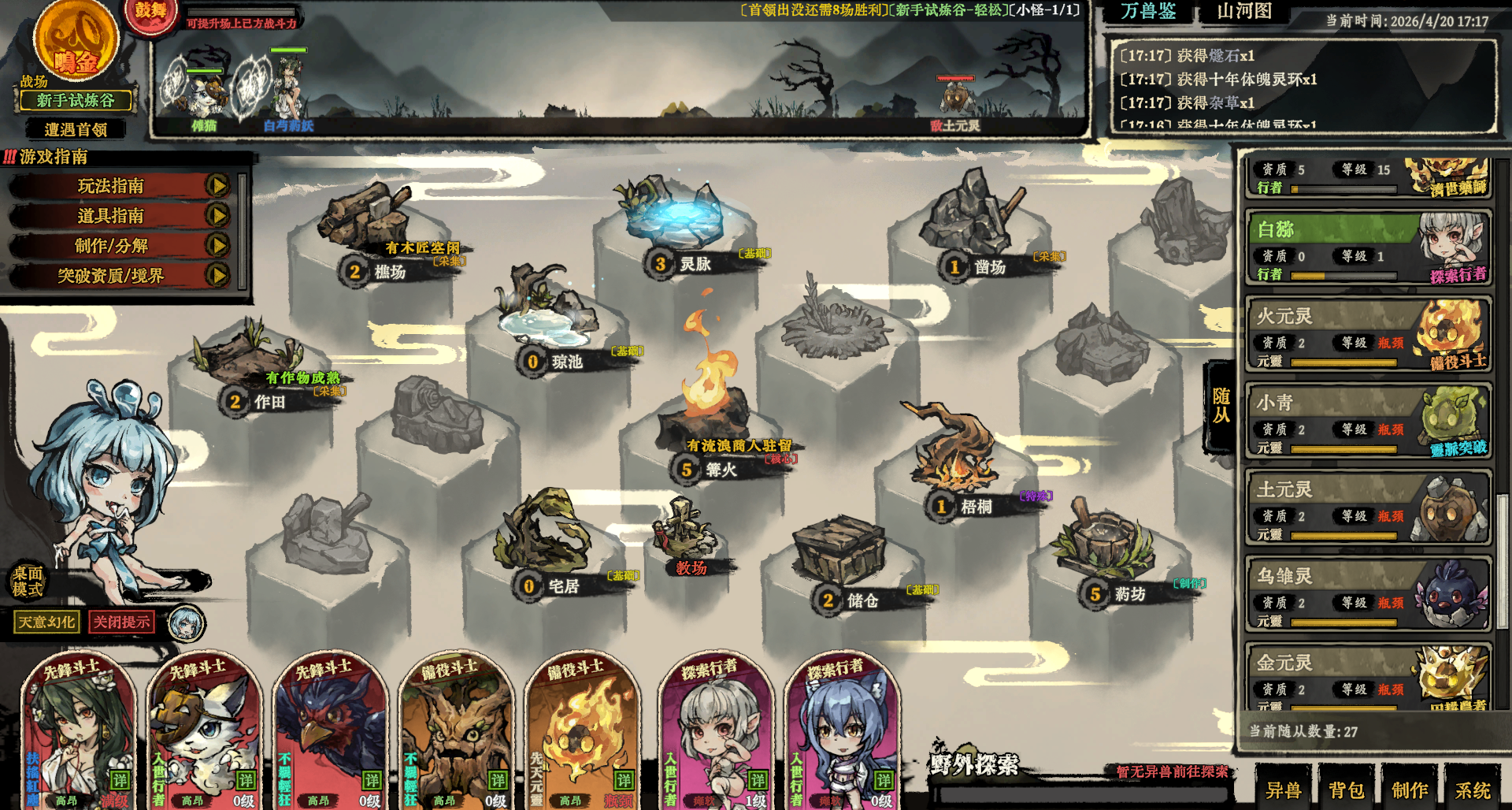Click the 天意幻化 button
Screen dimensions: 1512x810
(46, 622)
